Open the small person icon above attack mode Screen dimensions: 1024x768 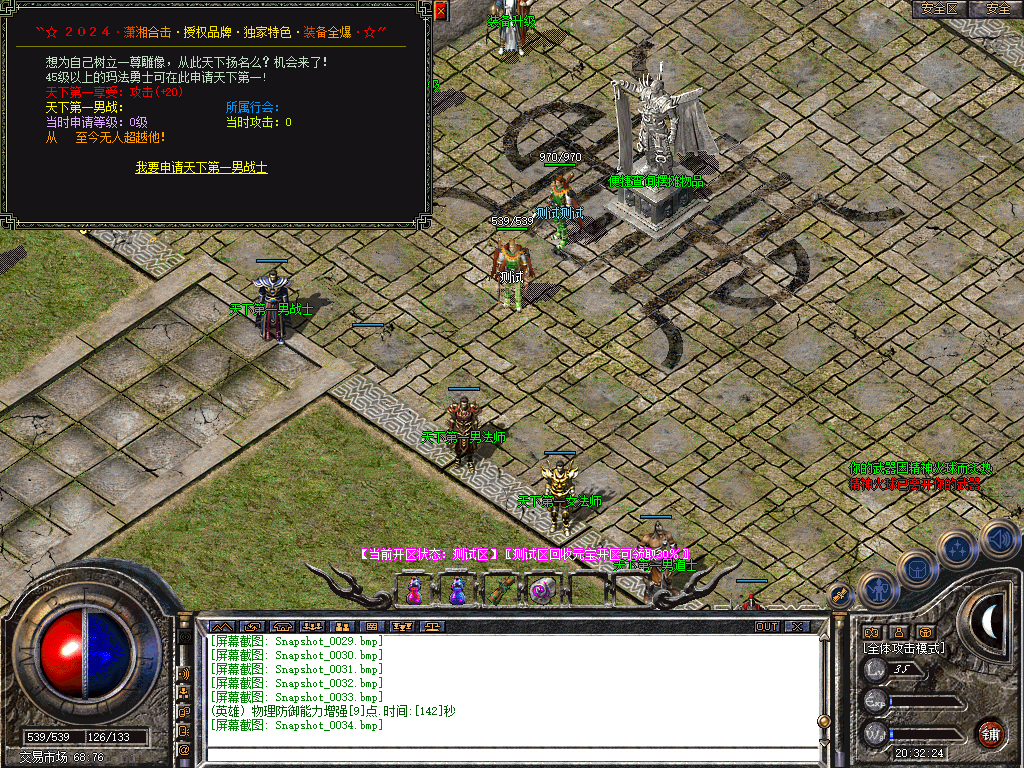pos(898,632)
